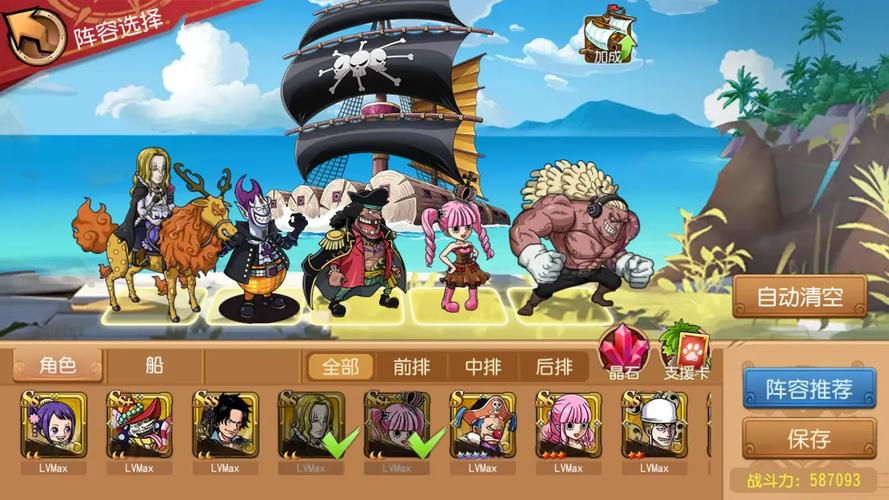Save the lineup with 保存
This screenshot has height=500, width=889.
coord(795,438)
